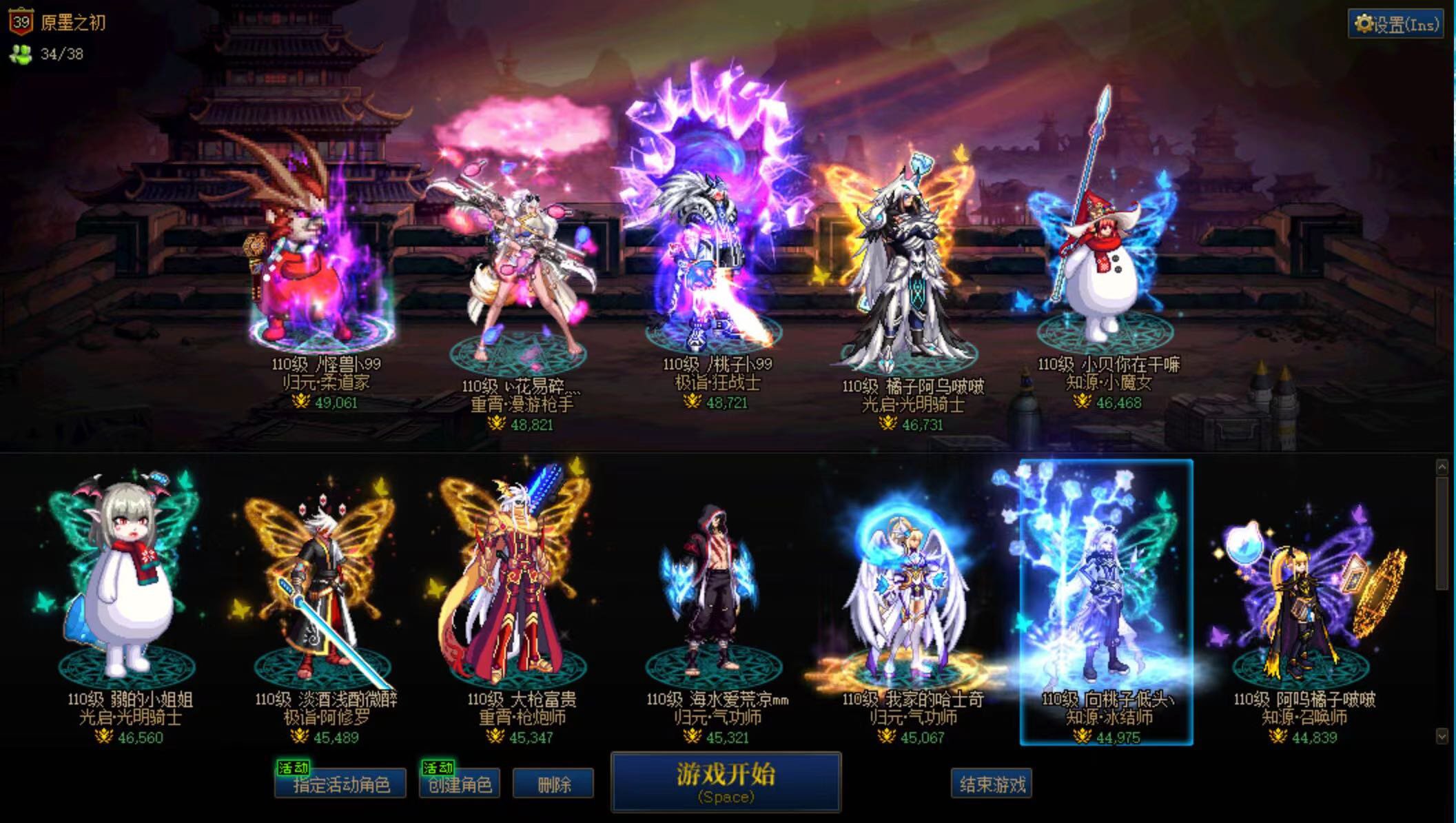Screen dimensions: 1456x823
Task: Click the 删除 delete button
Action: coord(553,784)
